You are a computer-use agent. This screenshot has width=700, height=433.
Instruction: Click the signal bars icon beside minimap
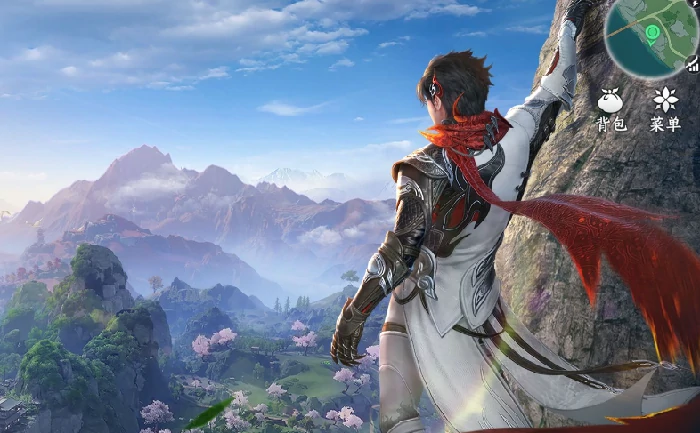point(693,65)
